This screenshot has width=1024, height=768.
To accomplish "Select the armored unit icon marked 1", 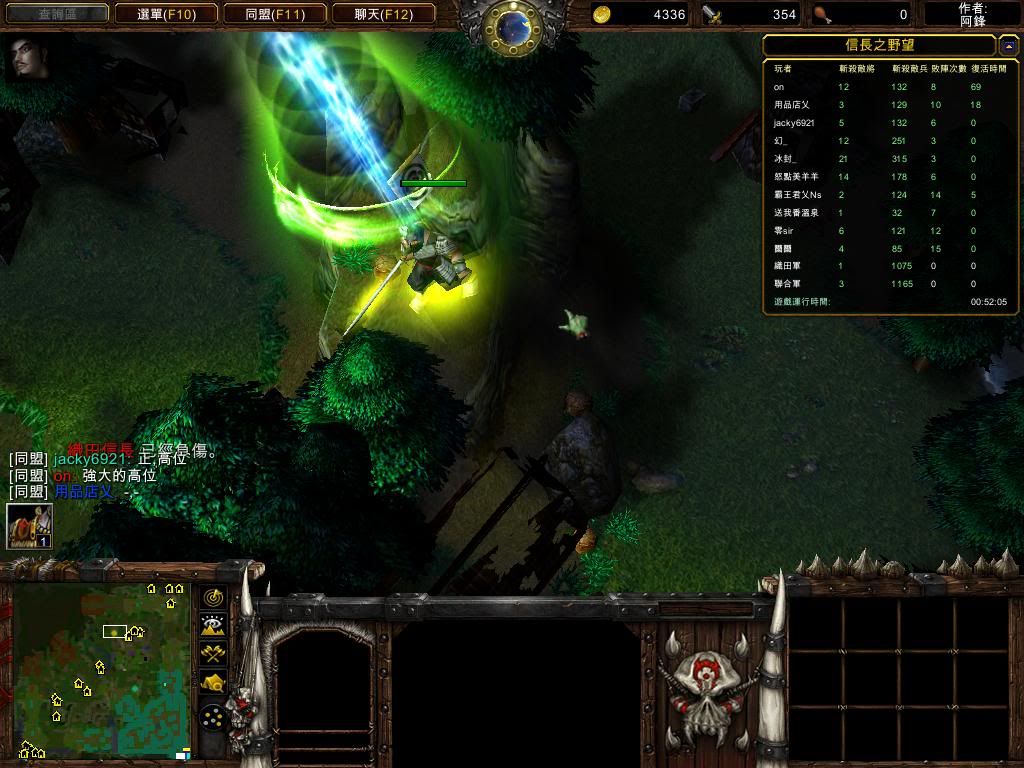I will click(x=29, y=526).
